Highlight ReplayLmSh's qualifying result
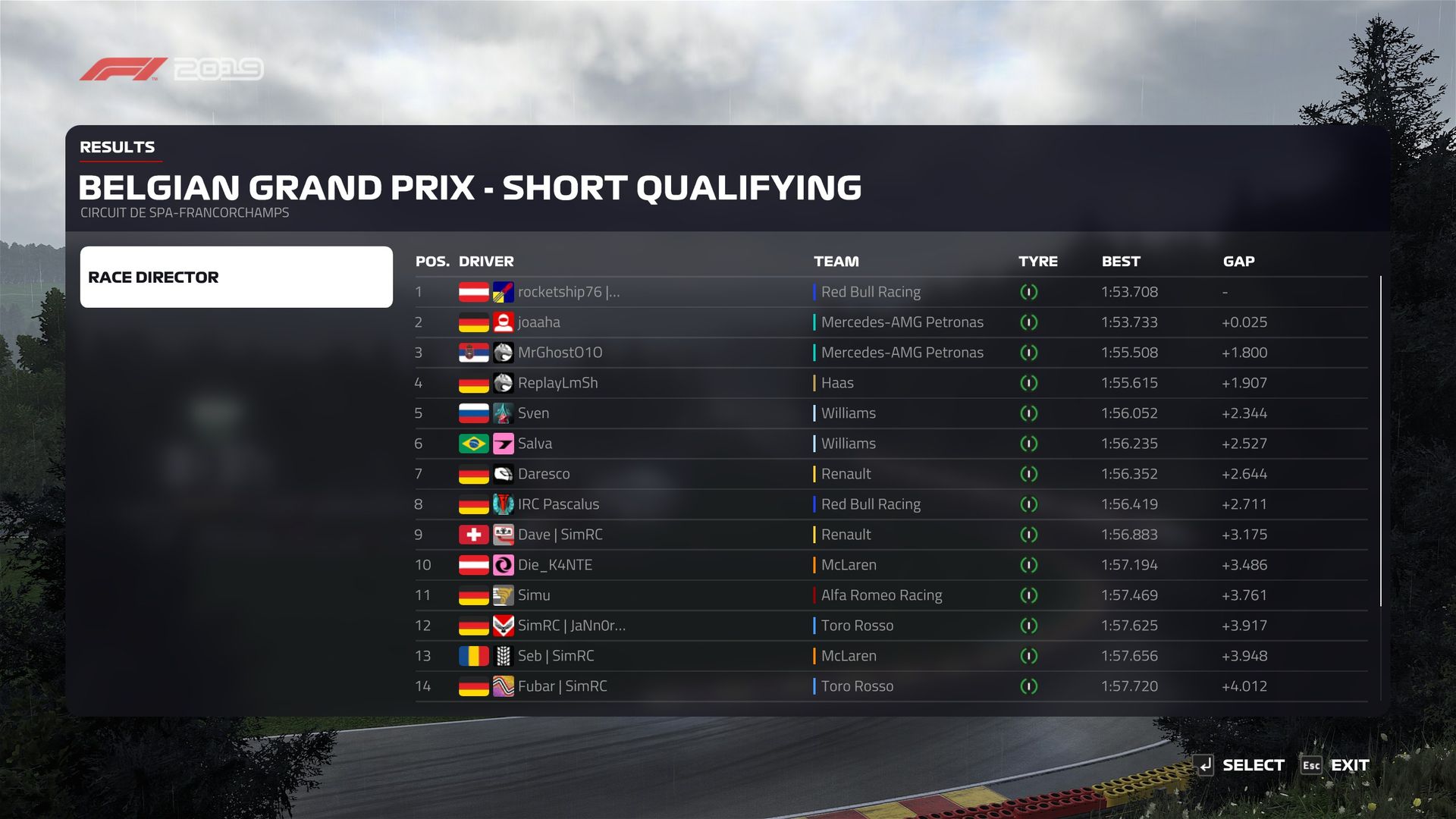The width and height of the screenshot is (1456, 819). point(557,383)
